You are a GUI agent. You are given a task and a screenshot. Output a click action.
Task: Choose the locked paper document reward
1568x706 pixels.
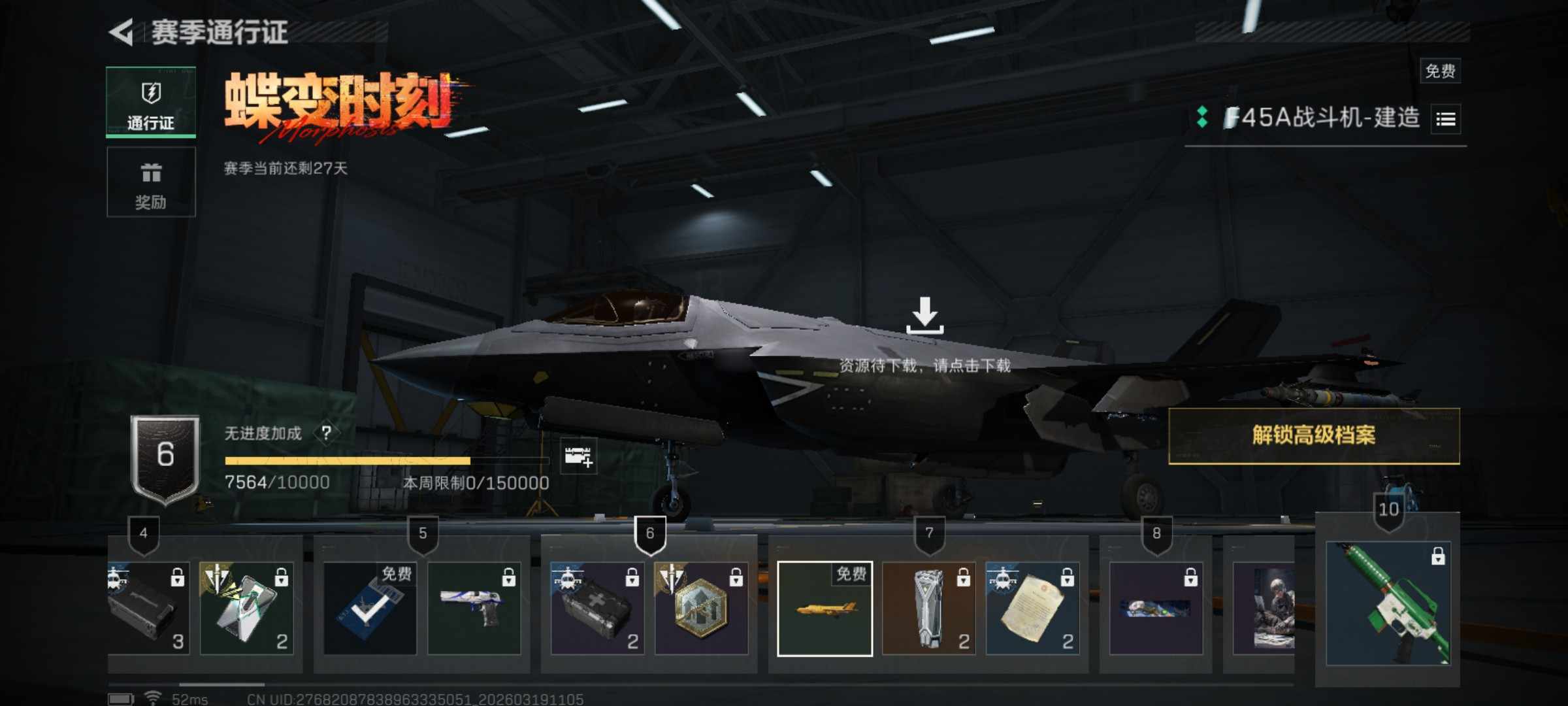1032,609
